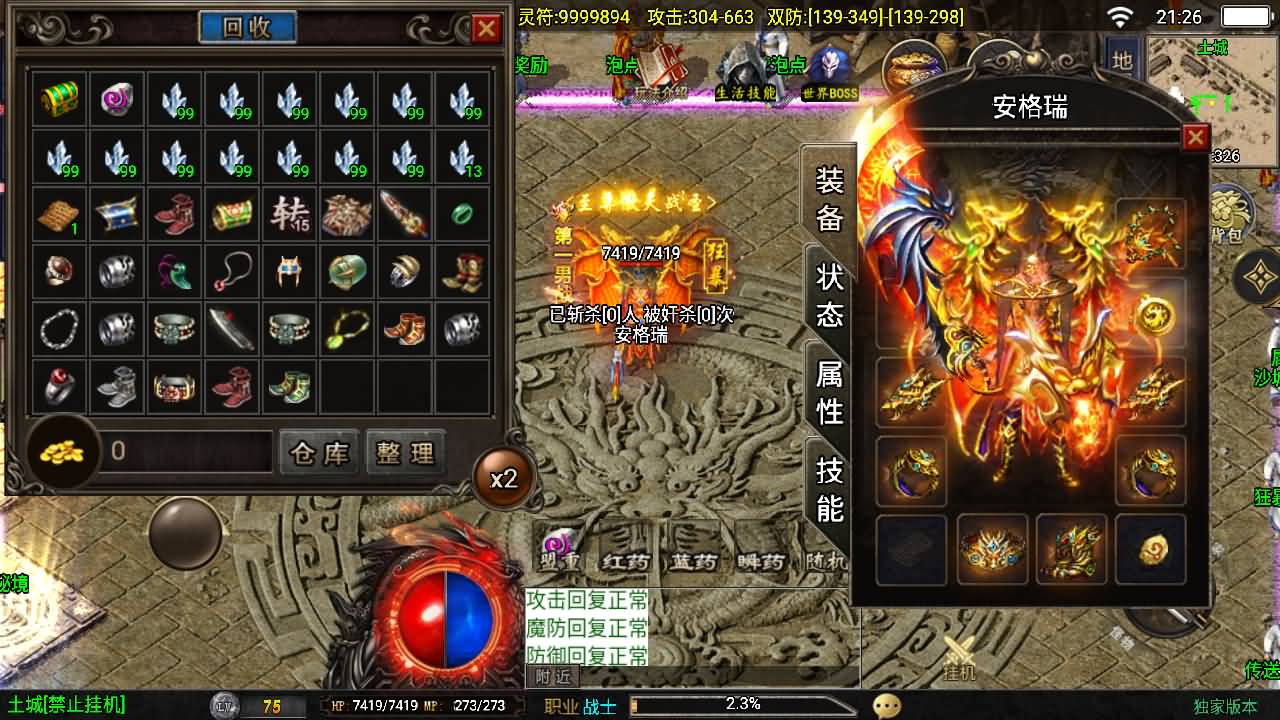Select the green treasure chest item

[60, 99]
